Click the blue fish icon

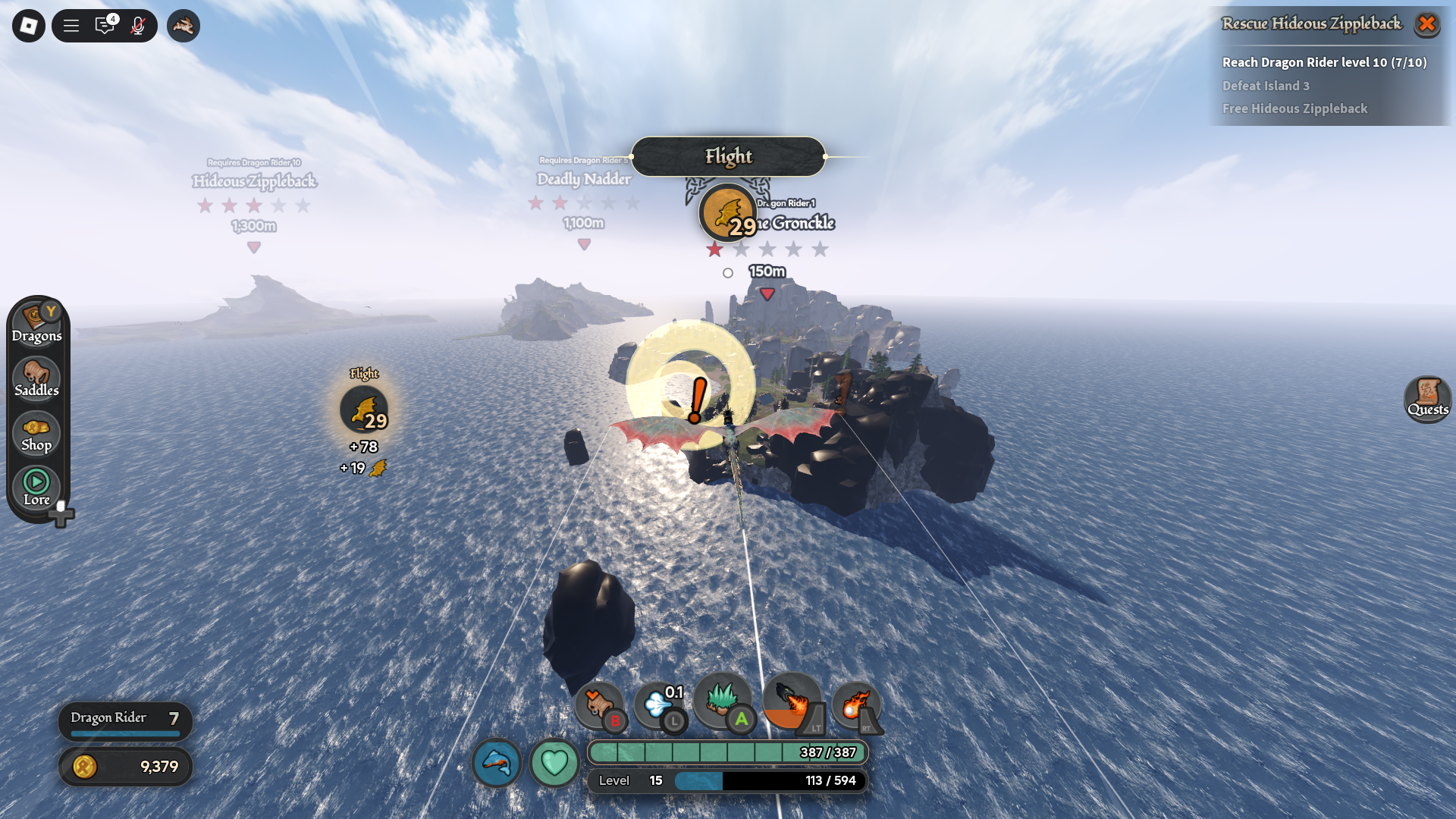click(497, 762)
